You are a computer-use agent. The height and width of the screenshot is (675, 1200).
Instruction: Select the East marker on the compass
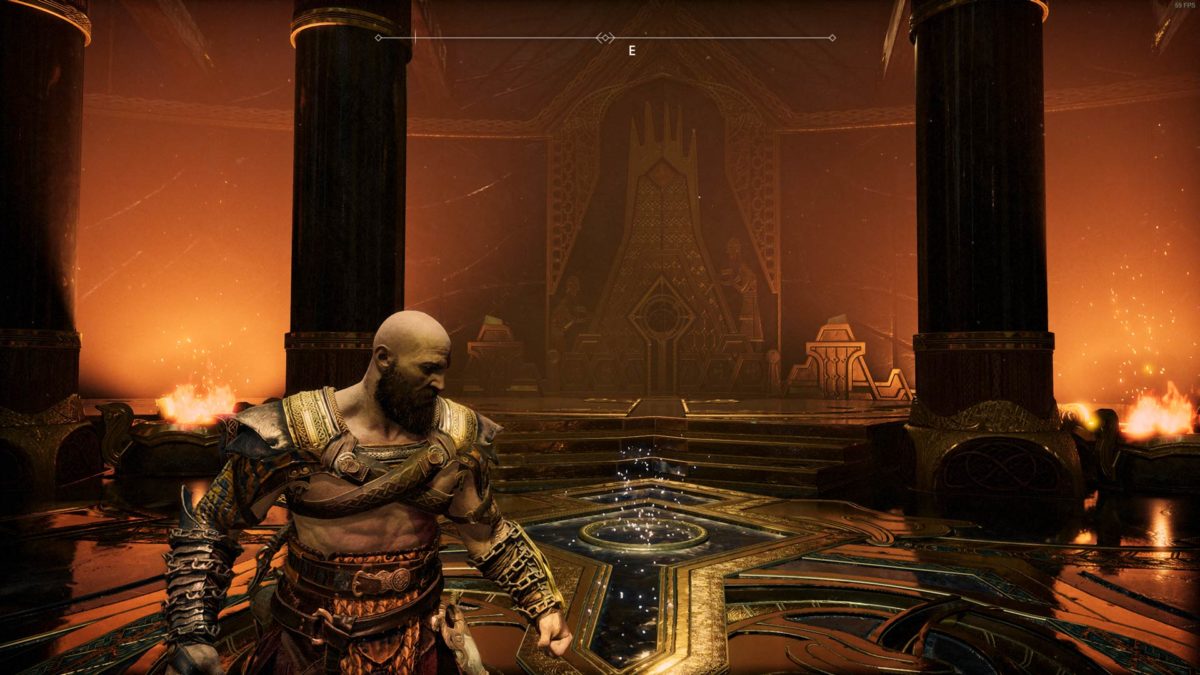[x=631, y=49]
